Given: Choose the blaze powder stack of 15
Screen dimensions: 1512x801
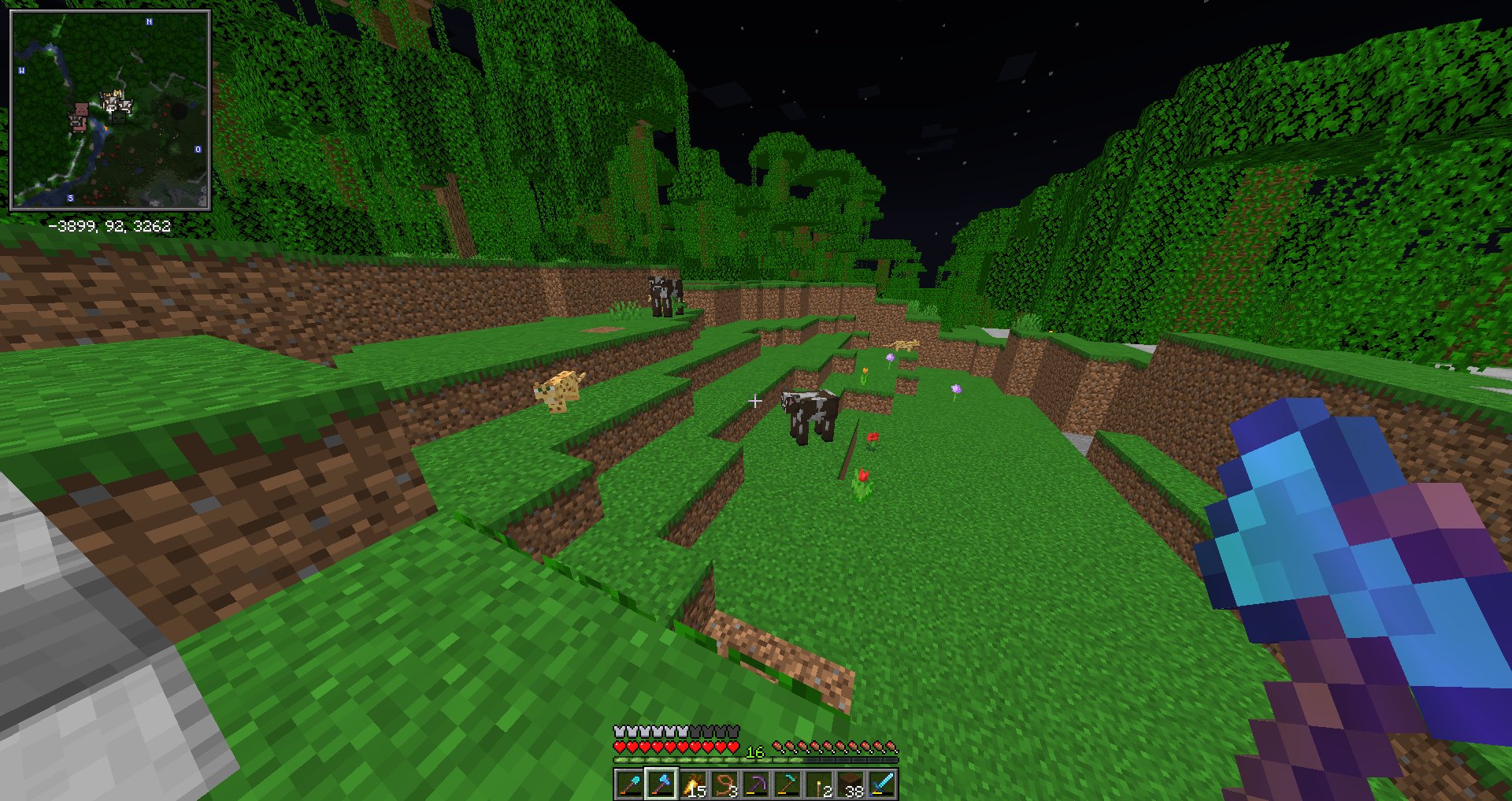Looking at the screenshot, I should tap(693, 784).
